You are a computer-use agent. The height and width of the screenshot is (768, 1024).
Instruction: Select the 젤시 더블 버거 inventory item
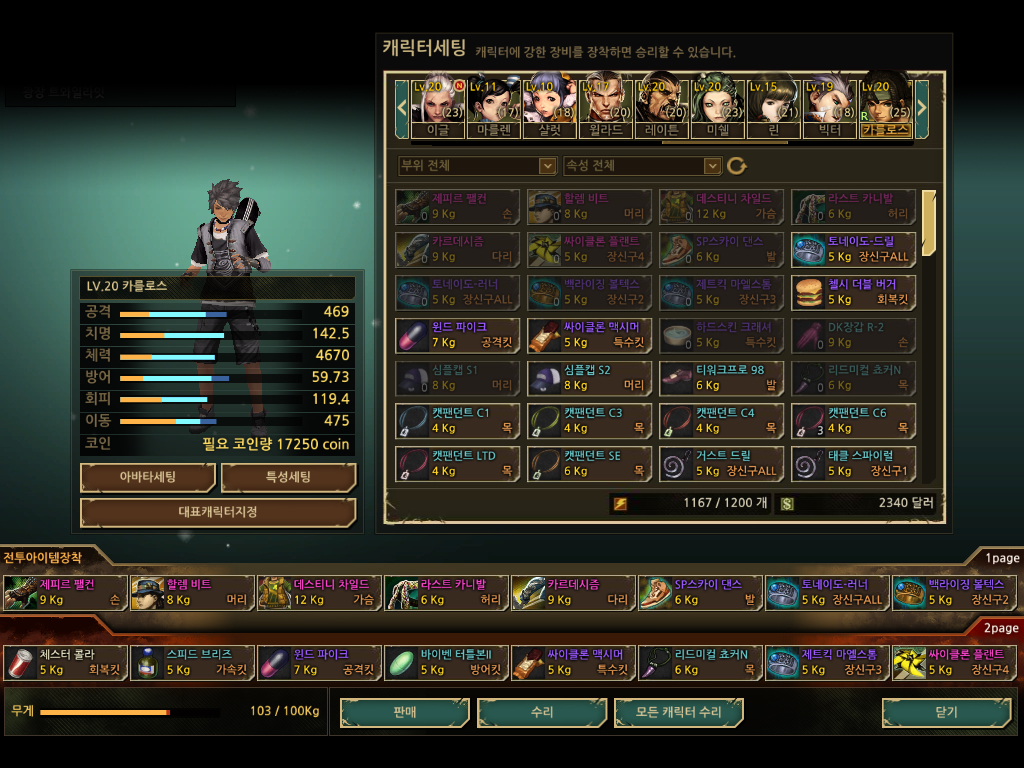853,292
